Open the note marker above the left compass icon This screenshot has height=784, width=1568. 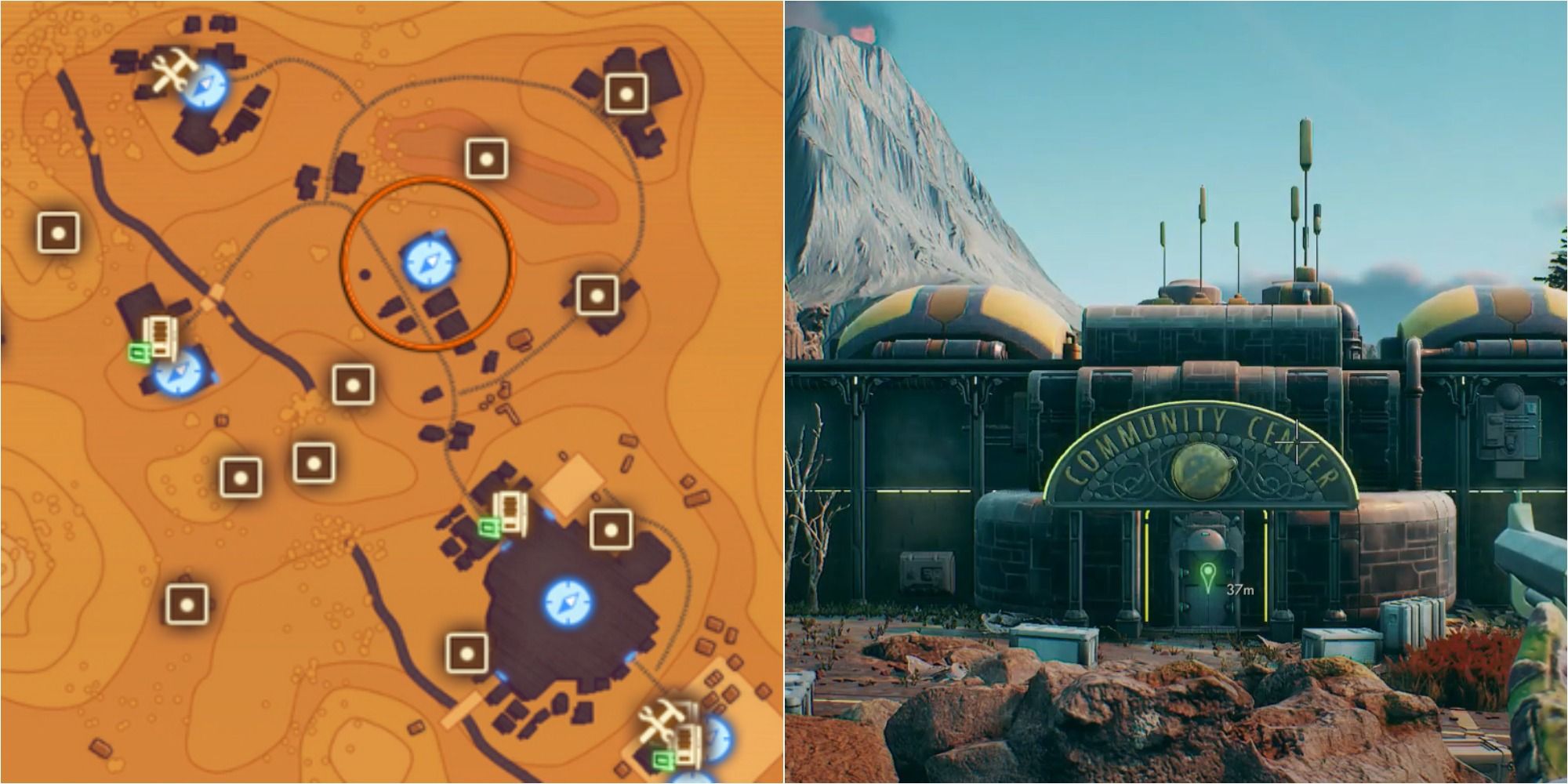click(159, 338)
